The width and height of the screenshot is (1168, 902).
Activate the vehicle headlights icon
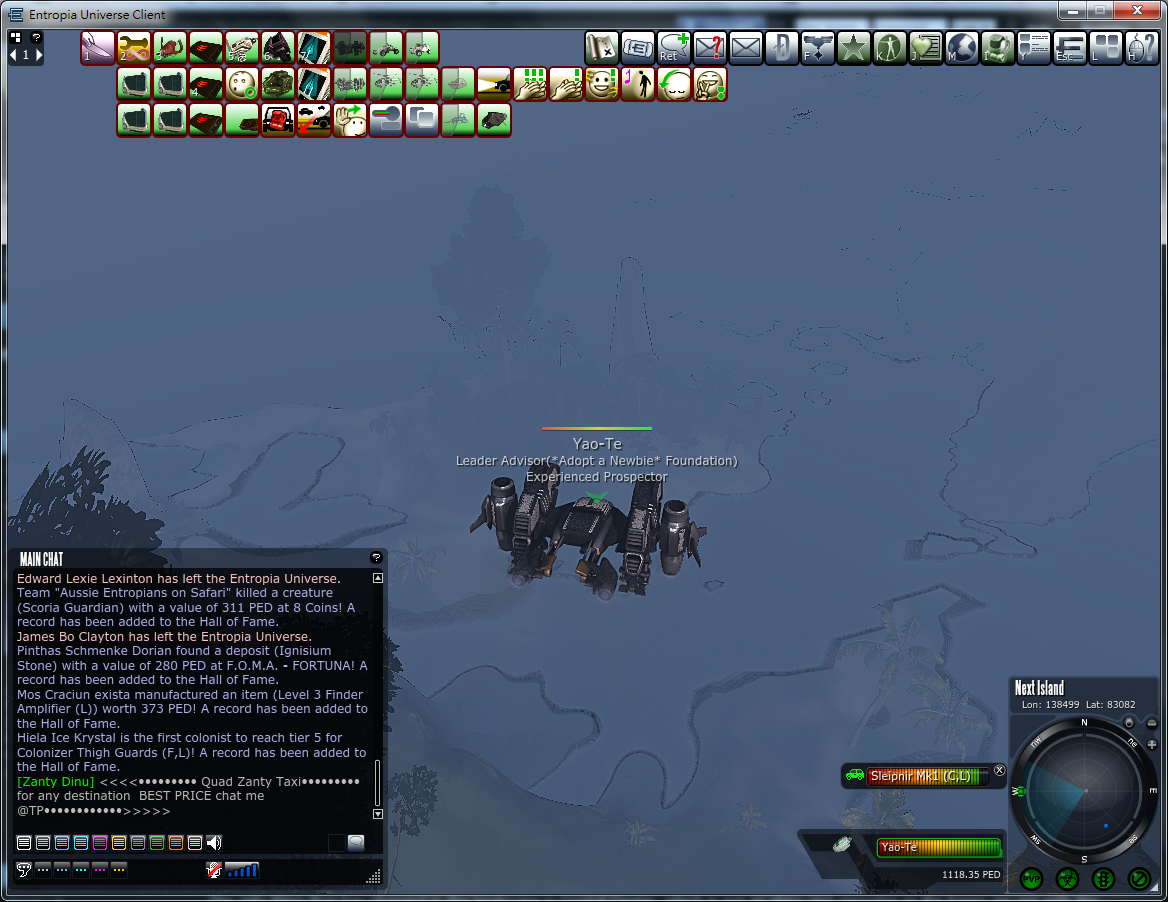[x=494, y=84]
